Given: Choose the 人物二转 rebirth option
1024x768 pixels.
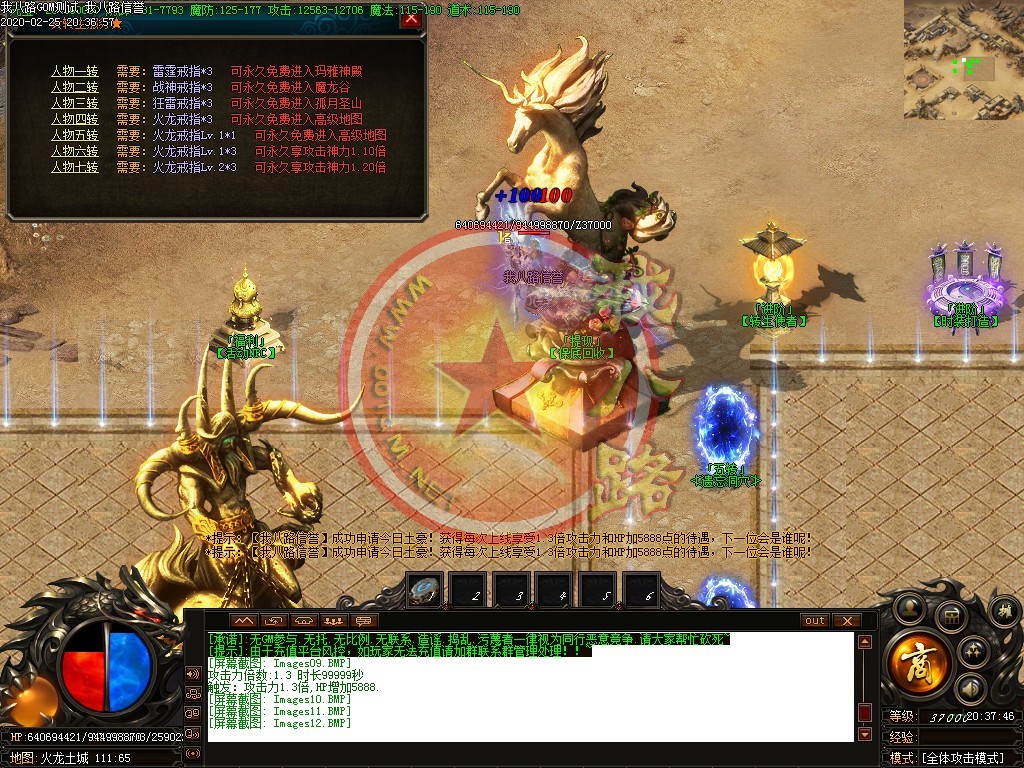Looking at the screenshot, I should tap(75, 87).
